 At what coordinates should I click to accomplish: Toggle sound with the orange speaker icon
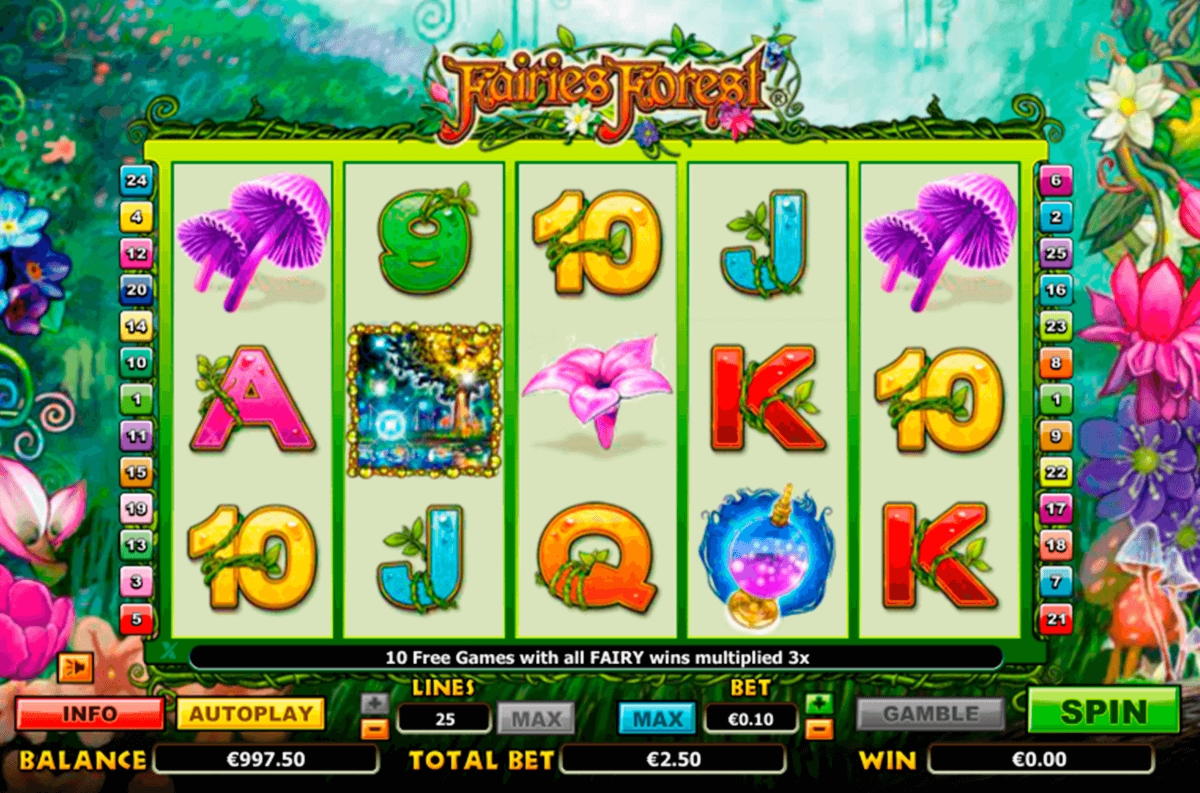click(75, 666)
